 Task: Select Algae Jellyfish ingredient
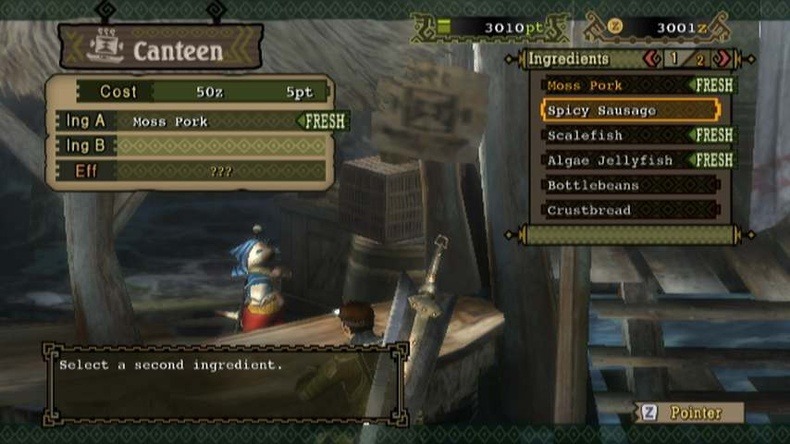[618, 160]
